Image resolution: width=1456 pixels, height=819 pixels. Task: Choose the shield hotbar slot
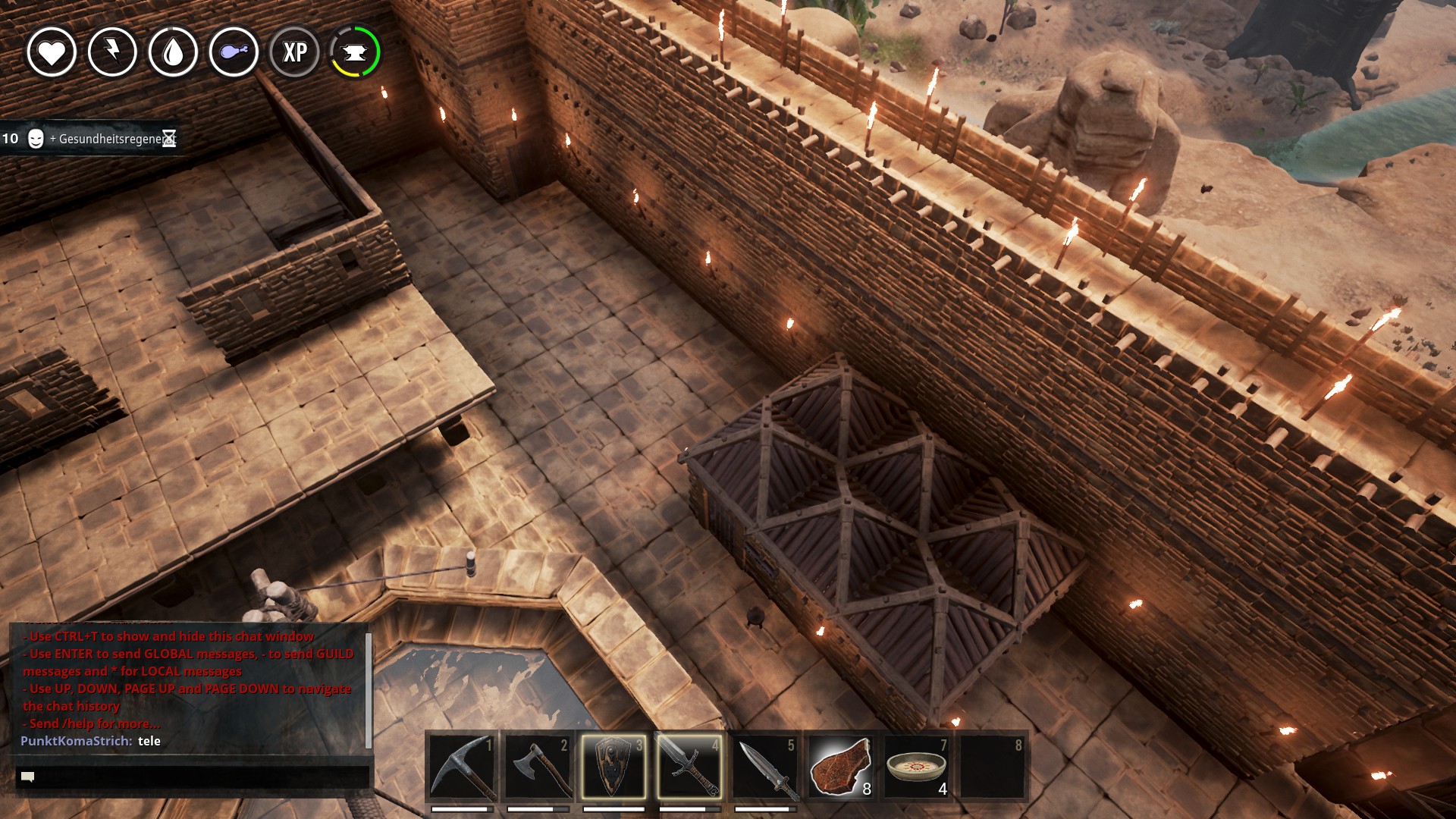(613, 767)
